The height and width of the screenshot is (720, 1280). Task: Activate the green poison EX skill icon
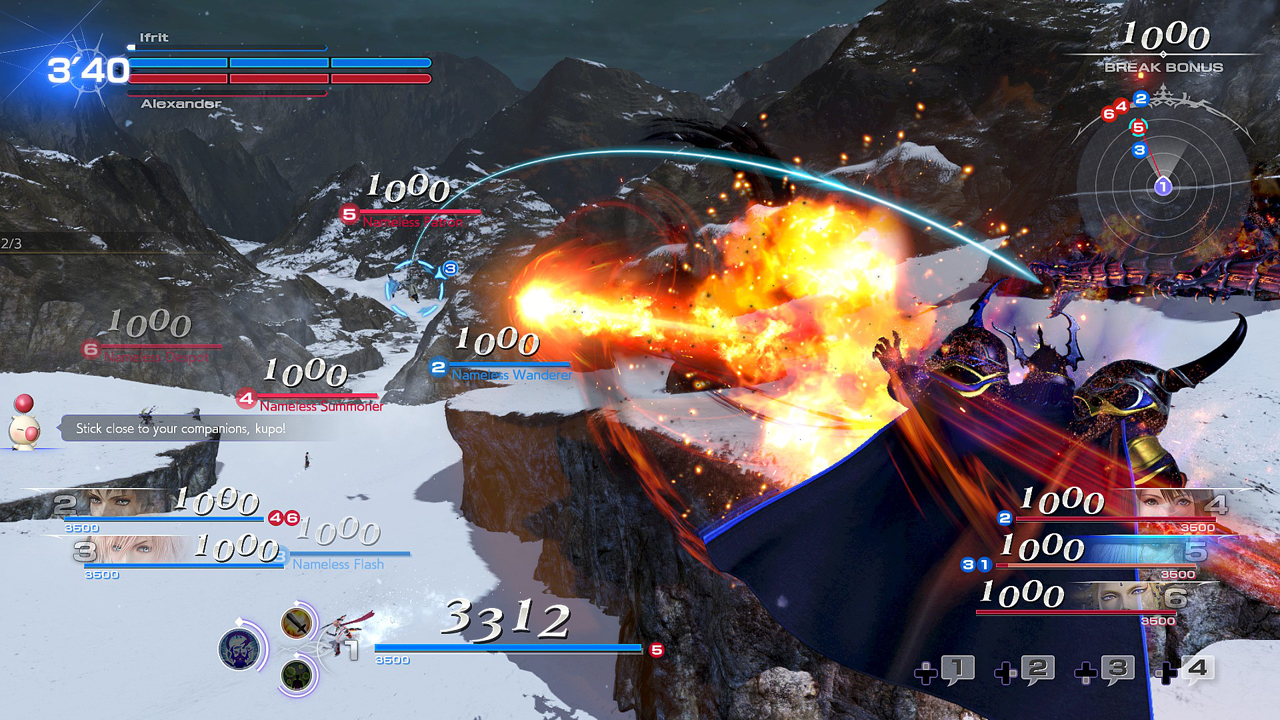click(296, 675)
